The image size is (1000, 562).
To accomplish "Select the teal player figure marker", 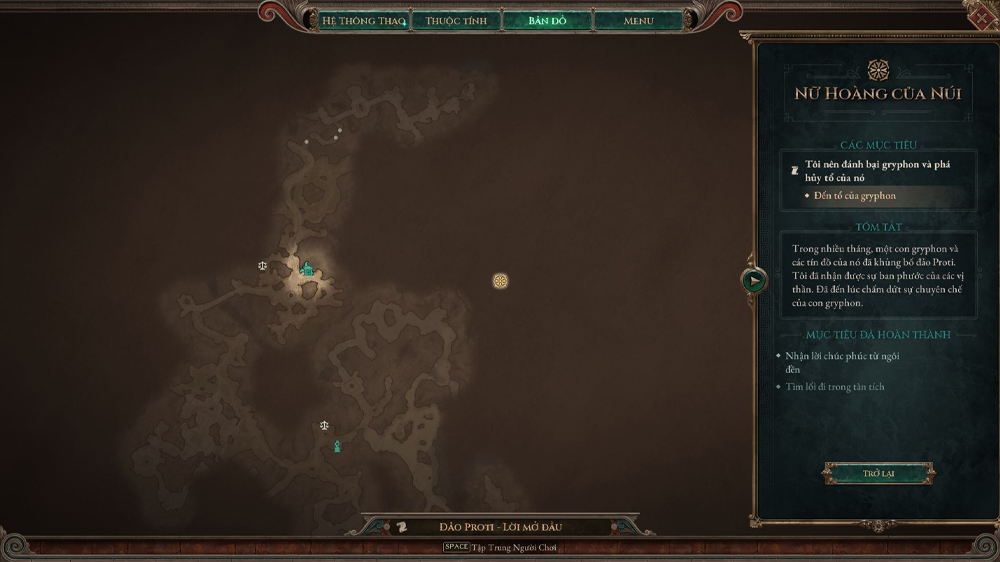I will tap(337, 446).
